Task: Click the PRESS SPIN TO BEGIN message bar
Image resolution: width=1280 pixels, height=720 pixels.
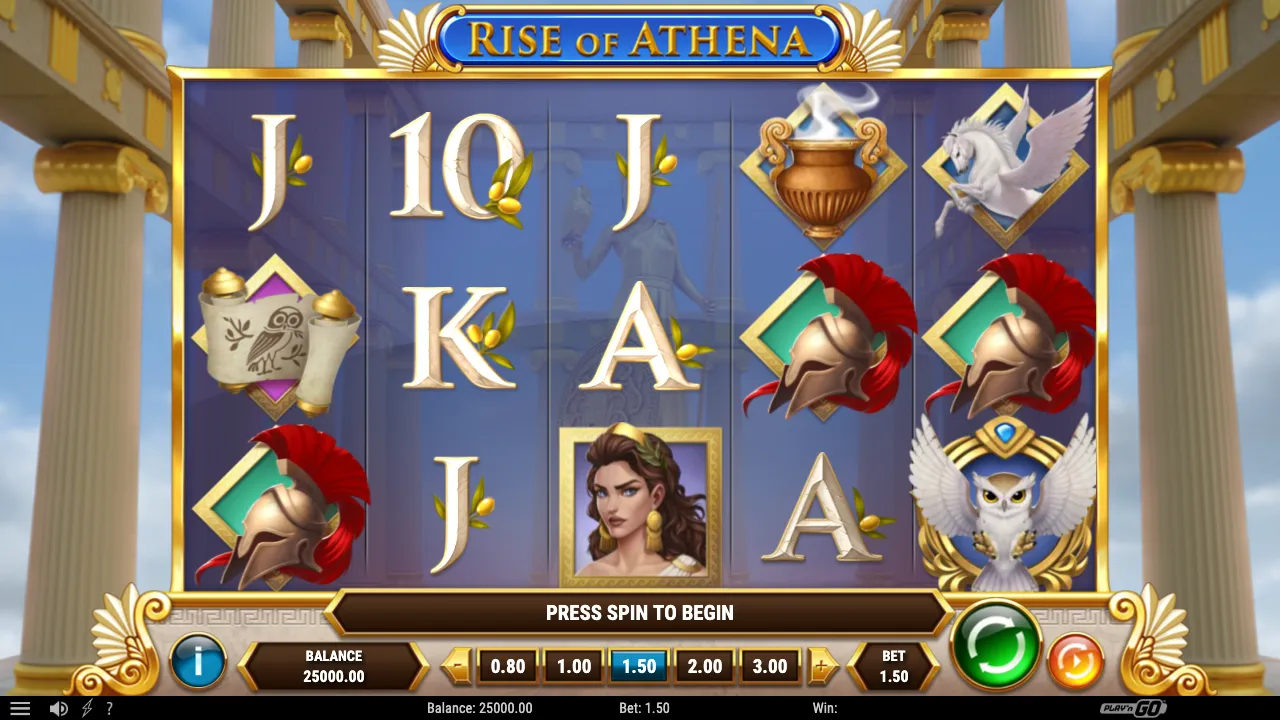Action: 639,613
